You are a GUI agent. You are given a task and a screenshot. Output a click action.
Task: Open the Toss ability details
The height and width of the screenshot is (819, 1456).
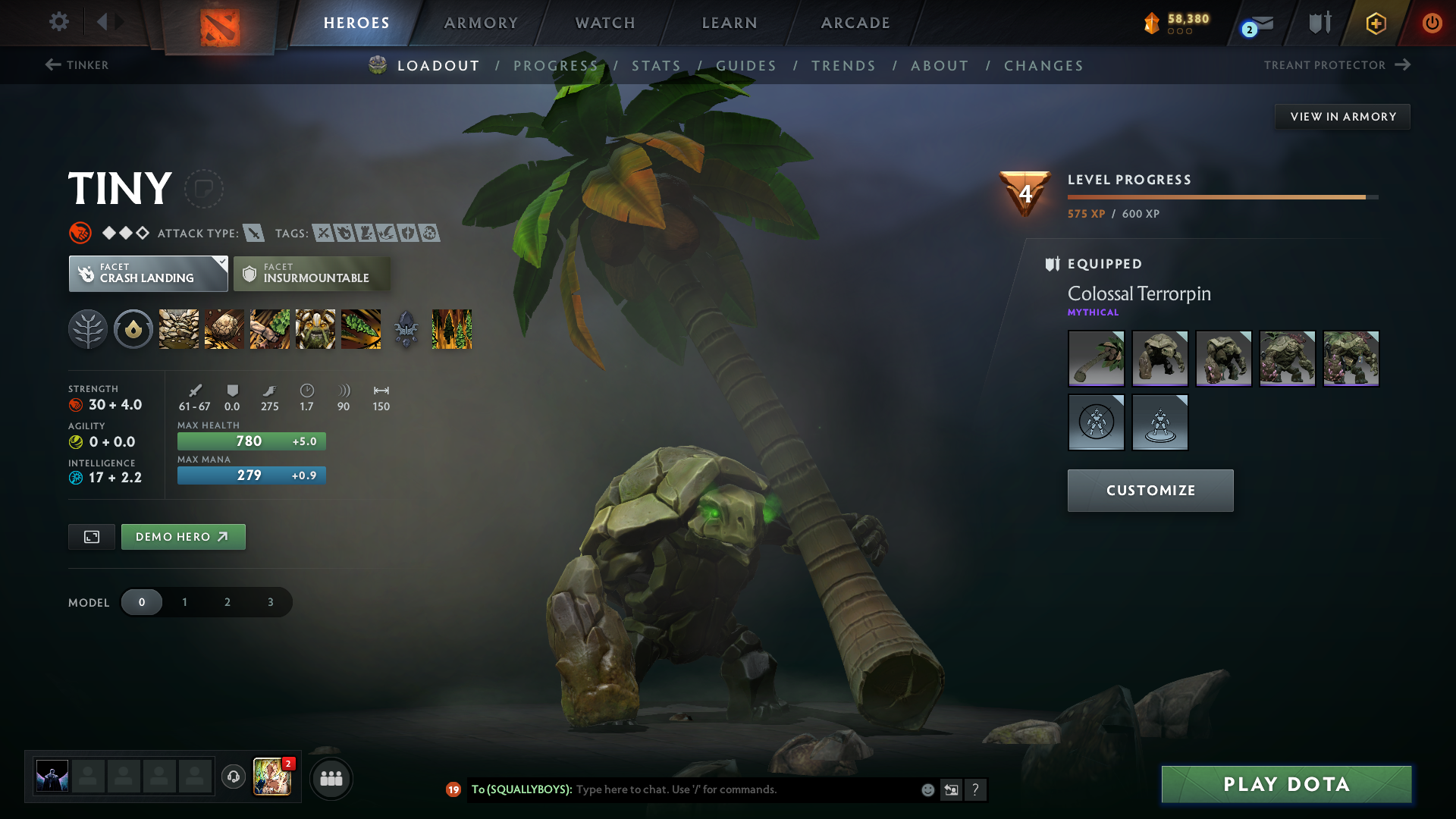(x=224, y=329)
